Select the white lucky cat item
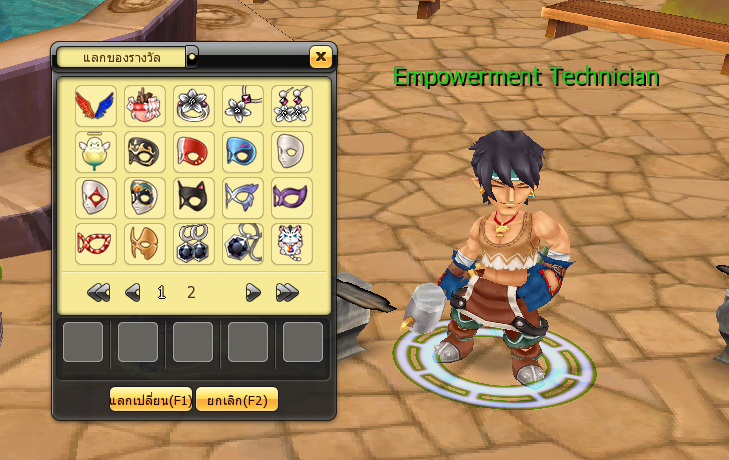Viewport: 729px width, 460px height. pos(291,243)
